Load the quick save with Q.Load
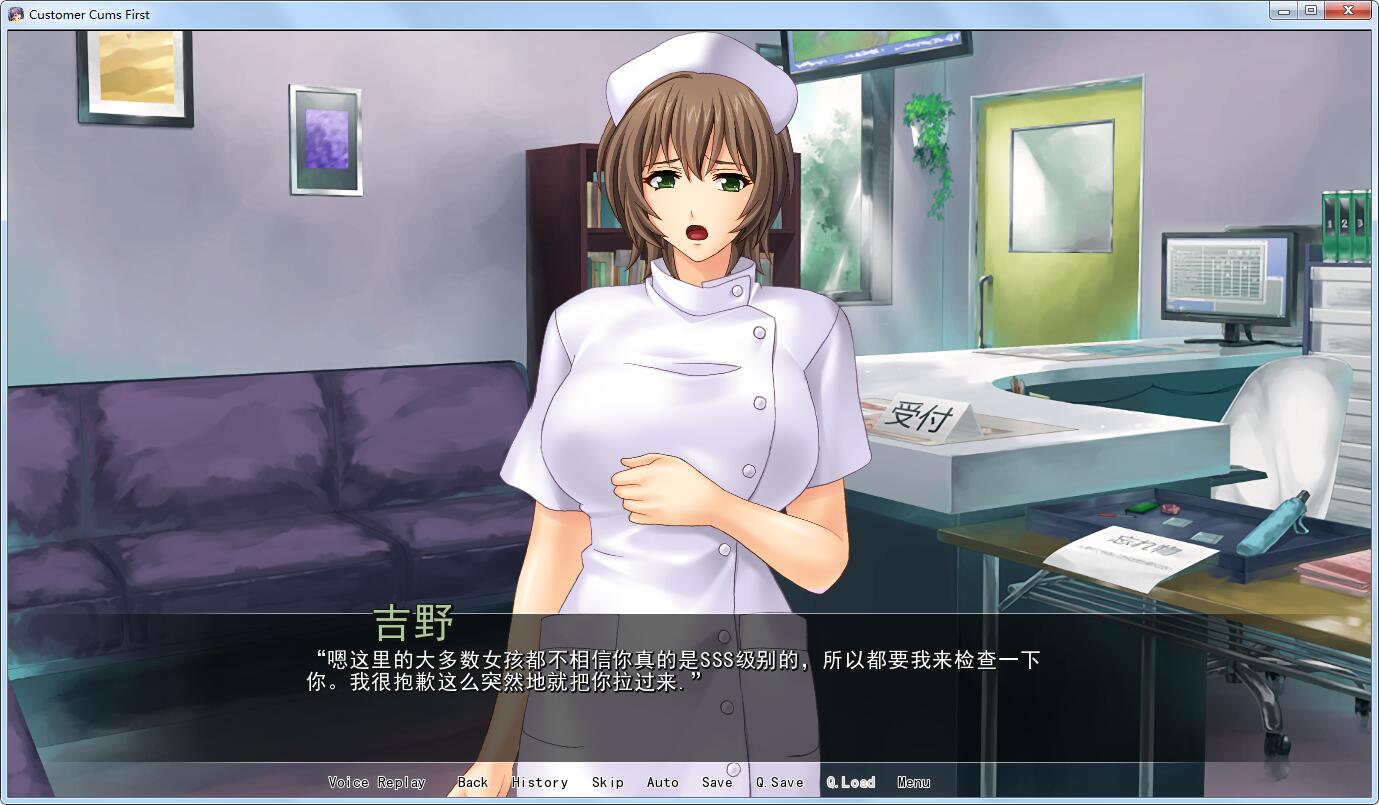 (x=849, y=782)
